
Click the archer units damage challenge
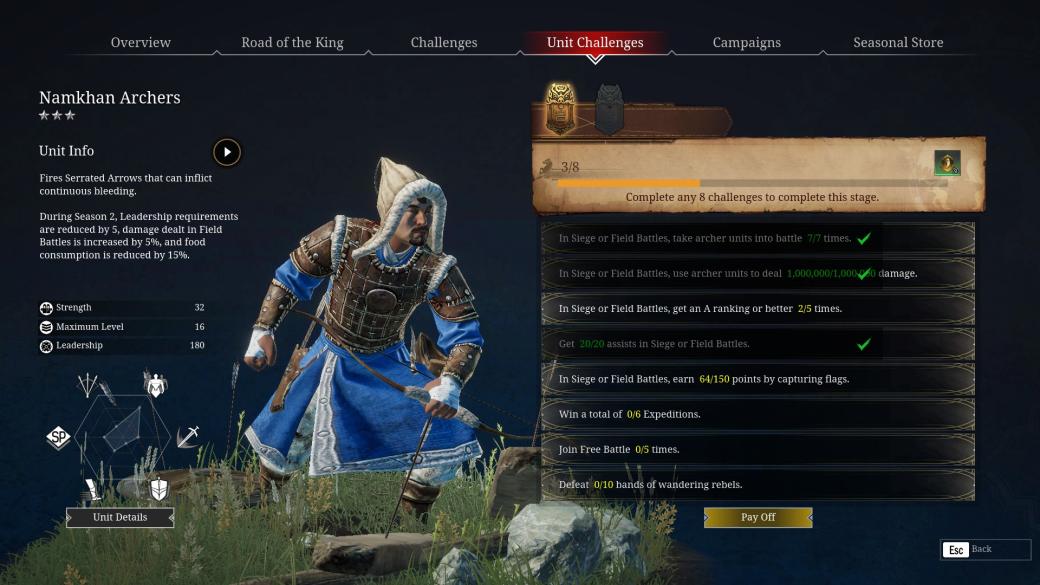pyautogui.click(x=757, y=273)
